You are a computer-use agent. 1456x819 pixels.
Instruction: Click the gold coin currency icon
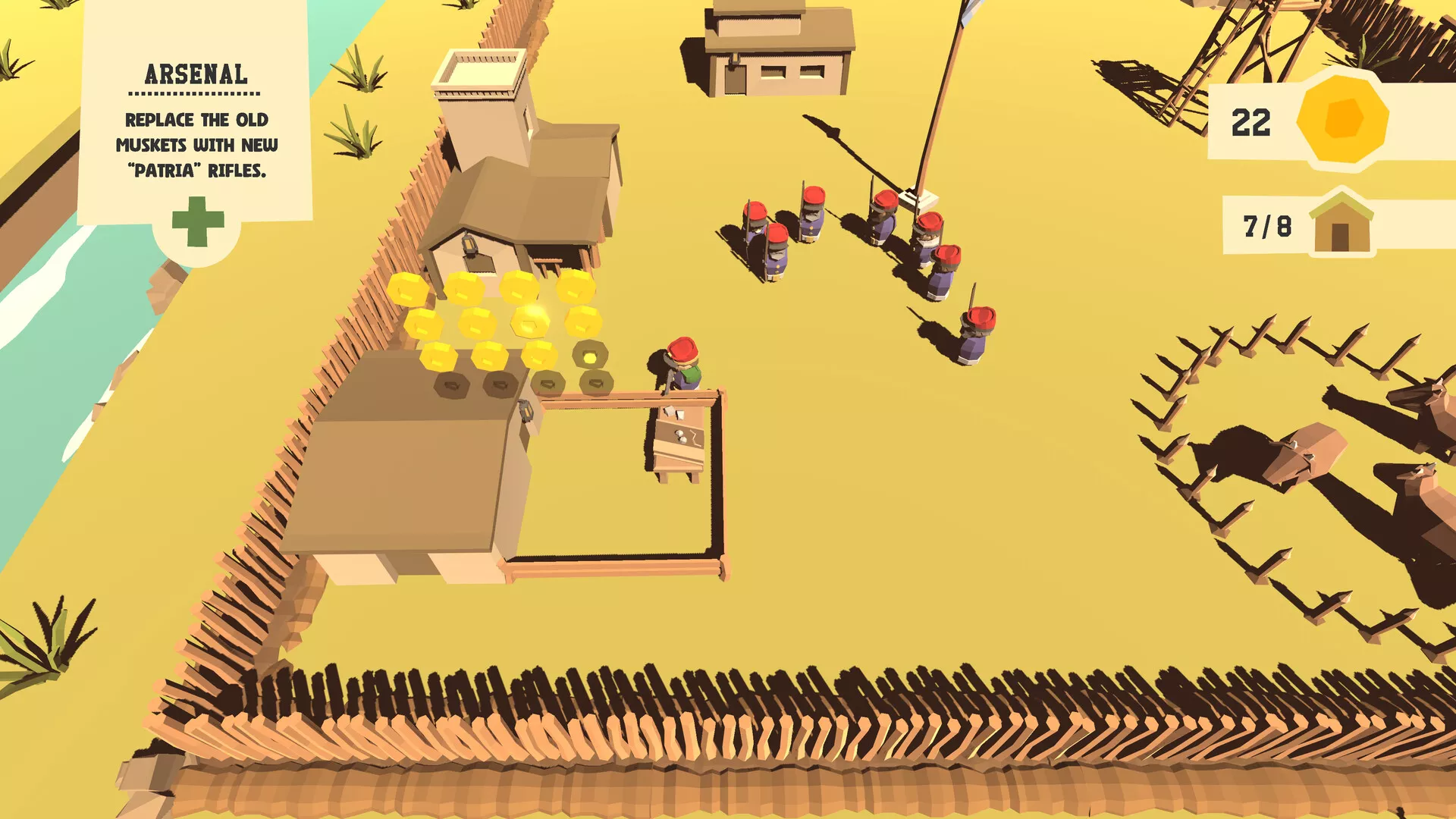click(1342, 119)
